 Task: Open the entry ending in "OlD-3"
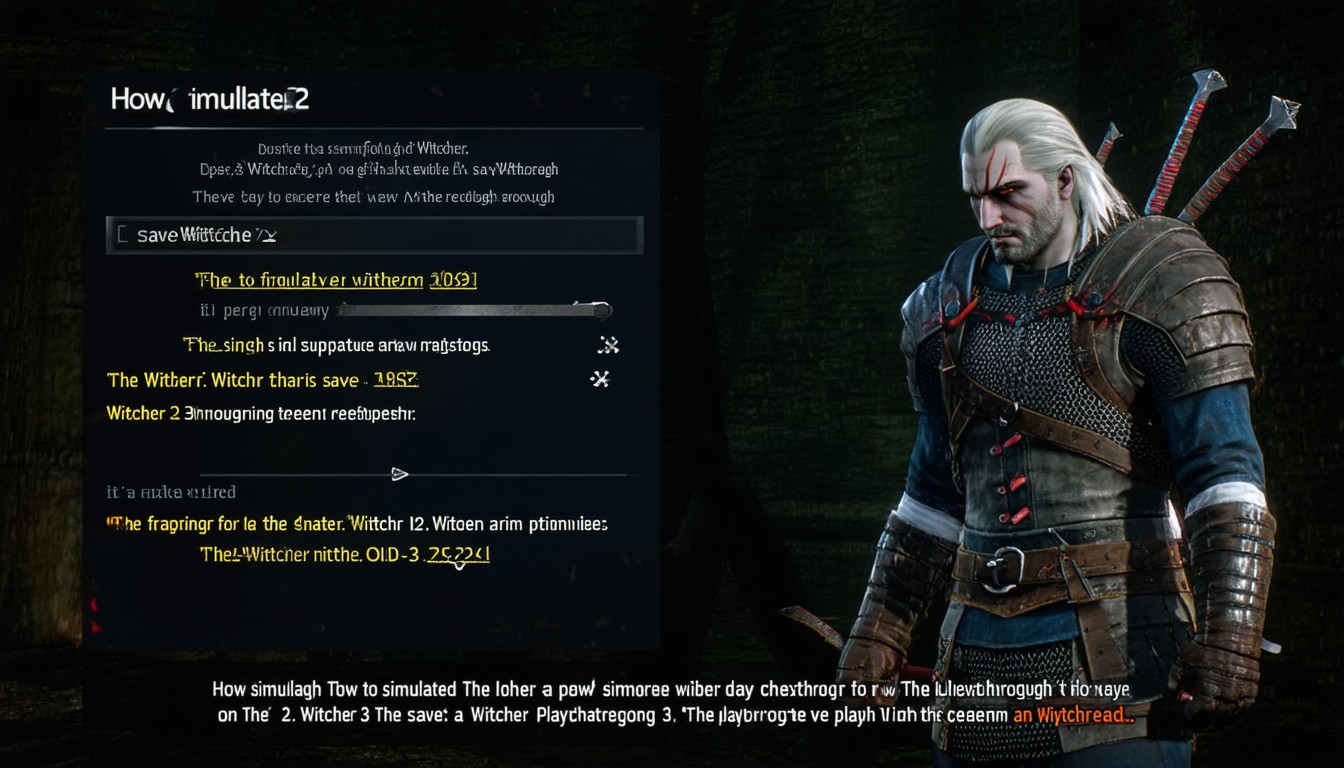[x=344, y=554]
